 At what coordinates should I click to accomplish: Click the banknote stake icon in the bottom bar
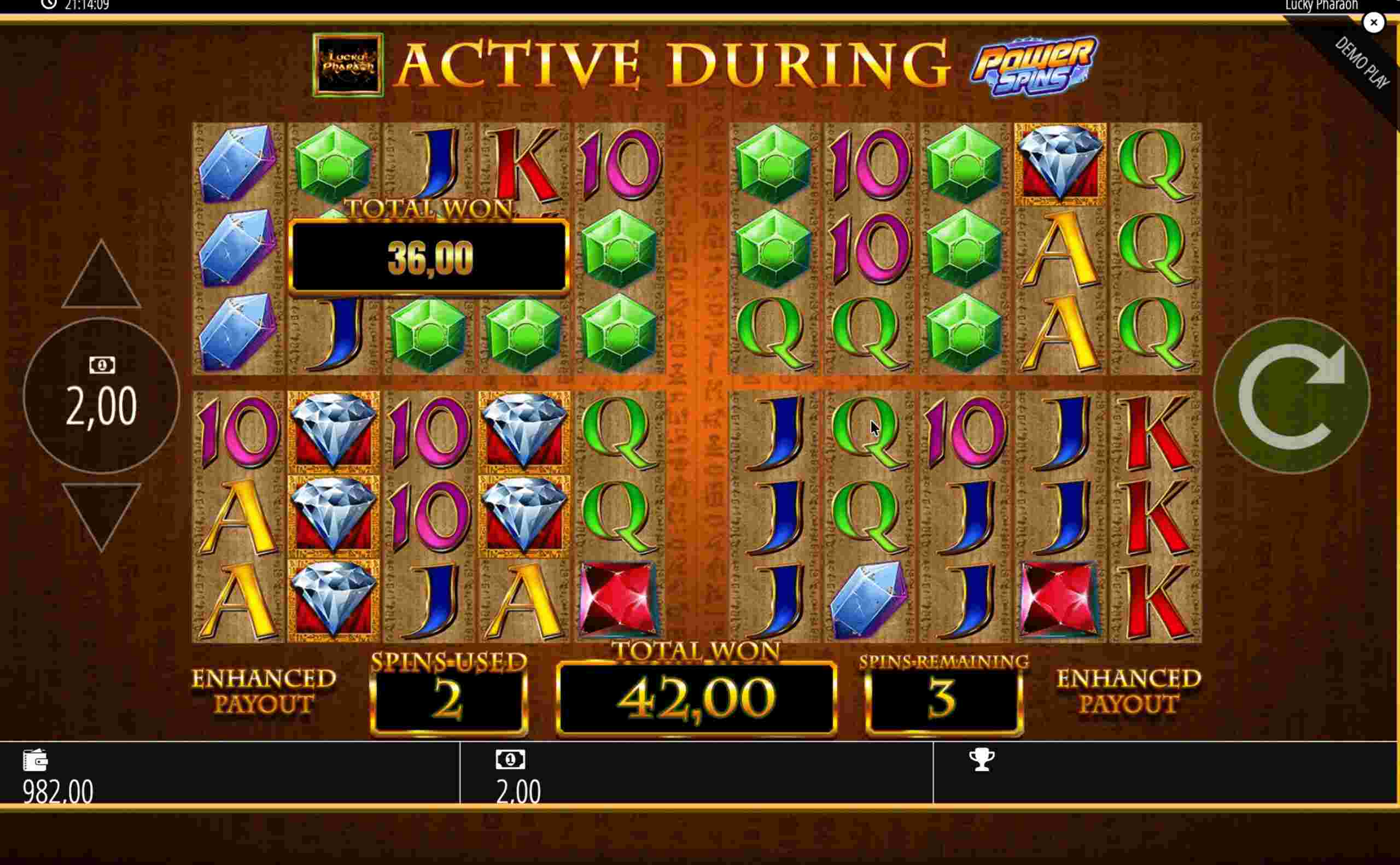tap(510, 759)
